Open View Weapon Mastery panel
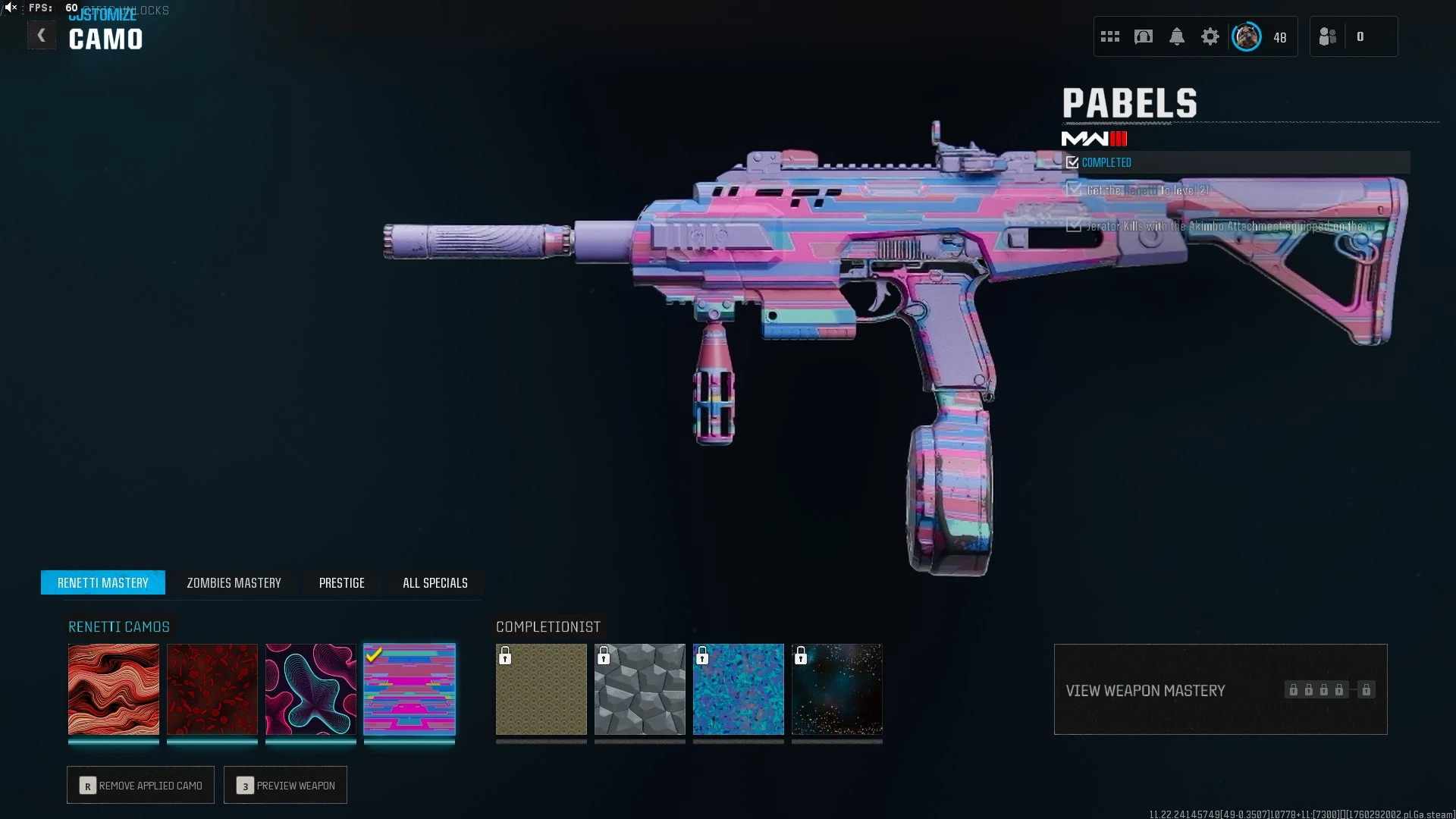 click(1220, 689)
